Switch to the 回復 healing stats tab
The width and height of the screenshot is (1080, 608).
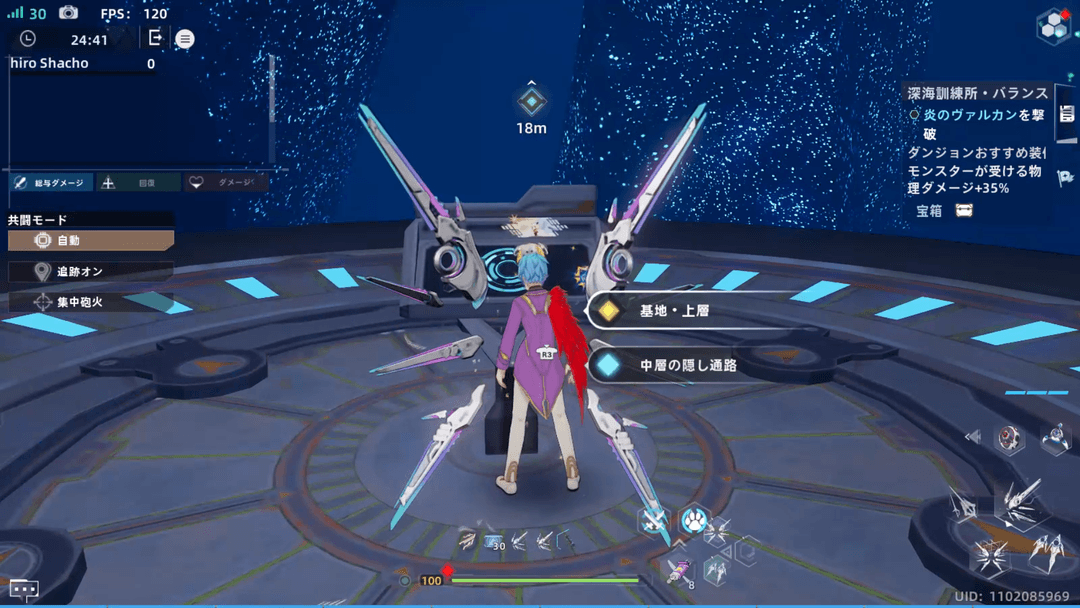[x=139, y=183]
